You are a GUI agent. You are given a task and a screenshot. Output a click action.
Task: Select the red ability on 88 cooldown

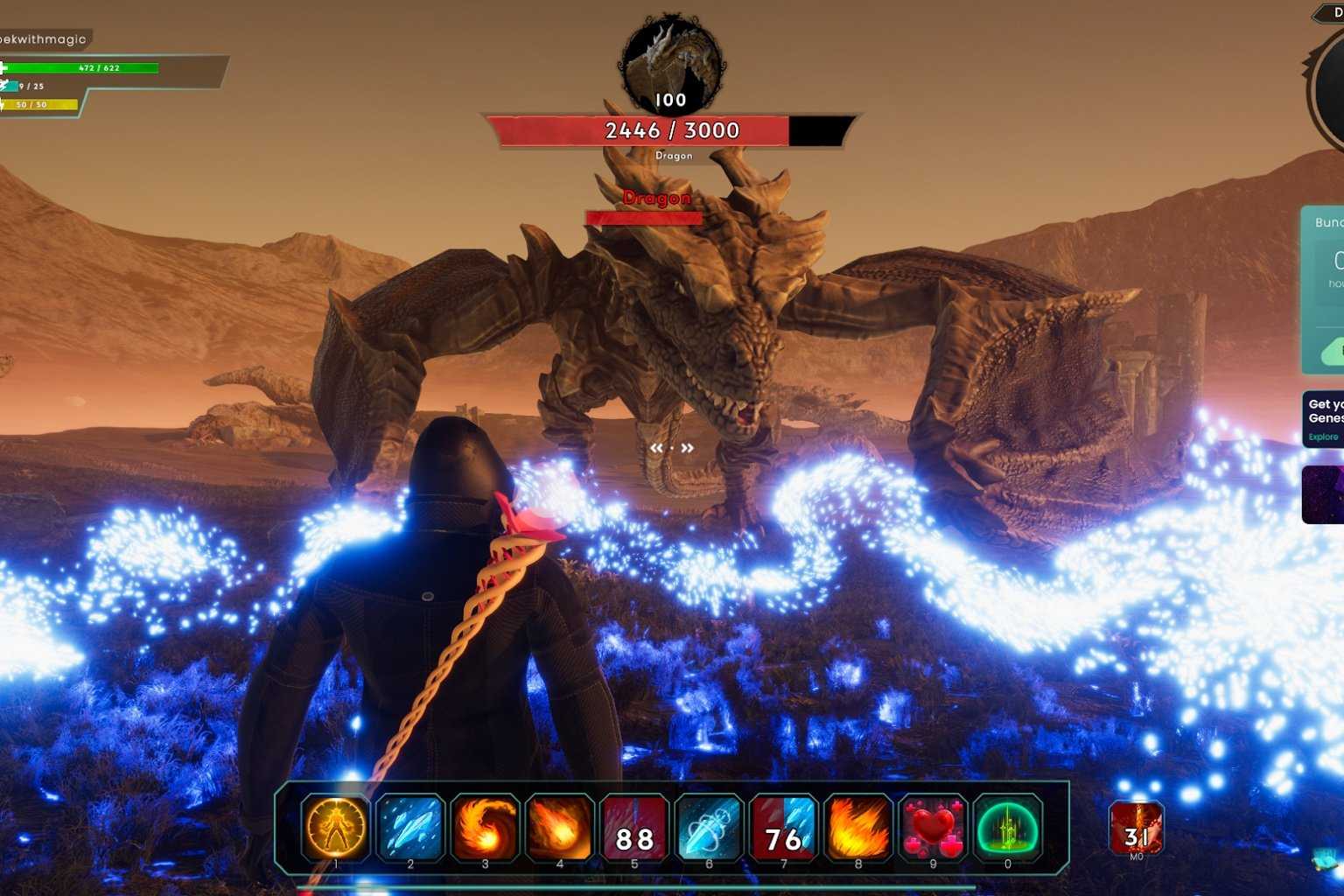click(634, 827)
